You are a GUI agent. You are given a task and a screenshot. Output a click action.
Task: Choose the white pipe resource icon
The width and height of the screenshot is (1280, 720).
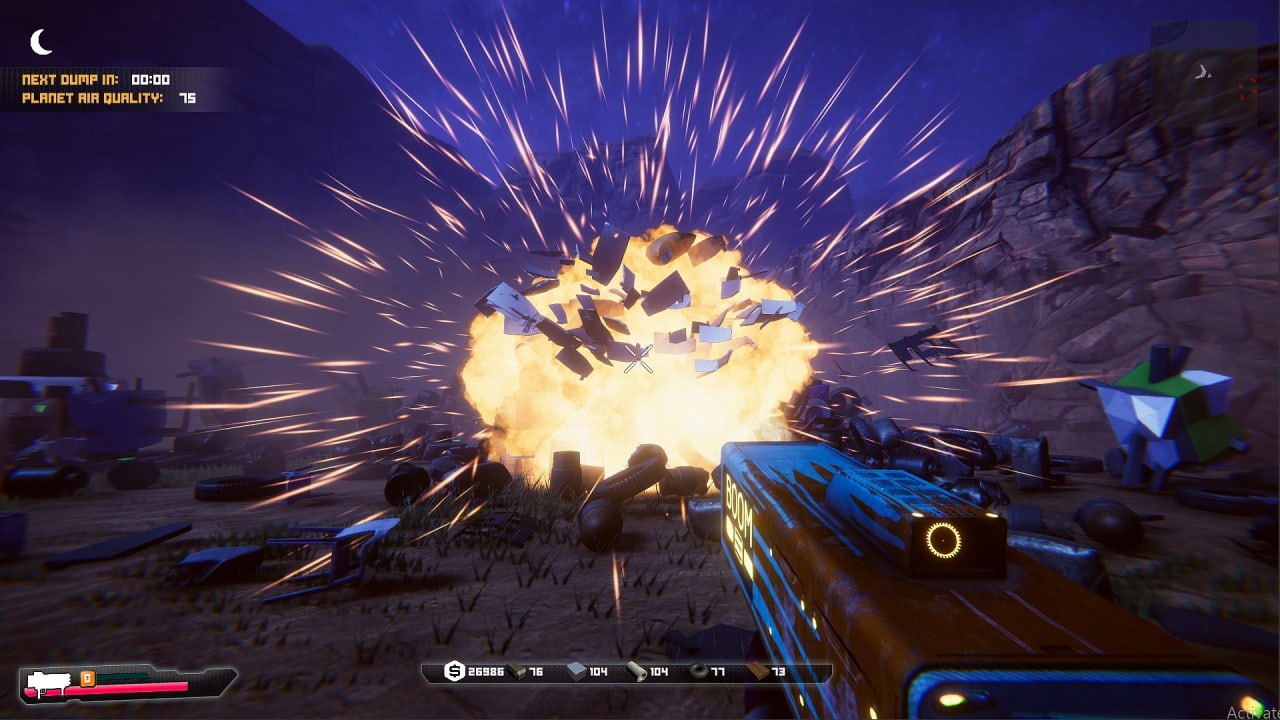click(x=637, y=672)
